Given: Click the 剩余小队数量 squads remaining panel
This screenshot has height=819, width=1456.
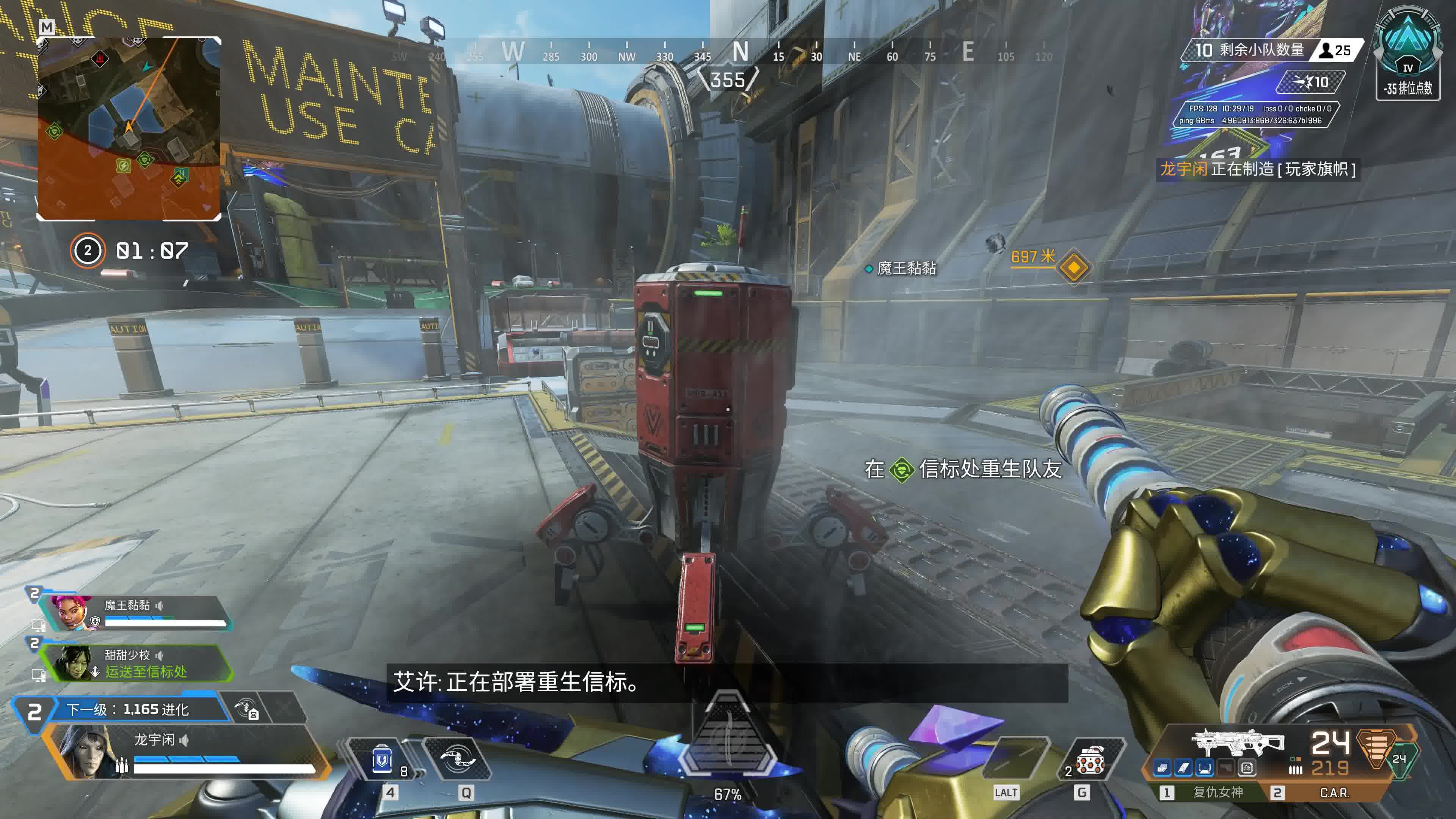Looking at the screenshot, I should (x=1249, y=50).
